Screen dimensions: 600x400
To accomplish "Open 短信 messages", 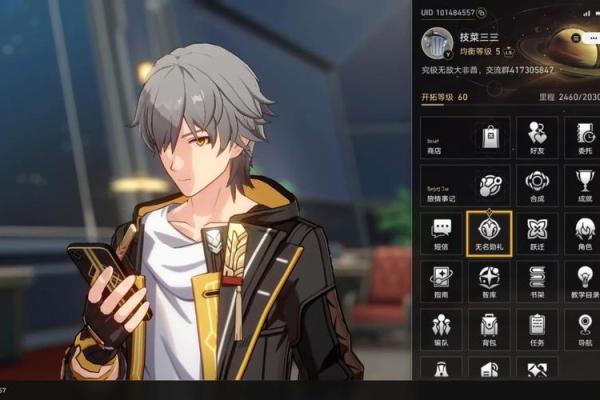I will click(441, 234).
